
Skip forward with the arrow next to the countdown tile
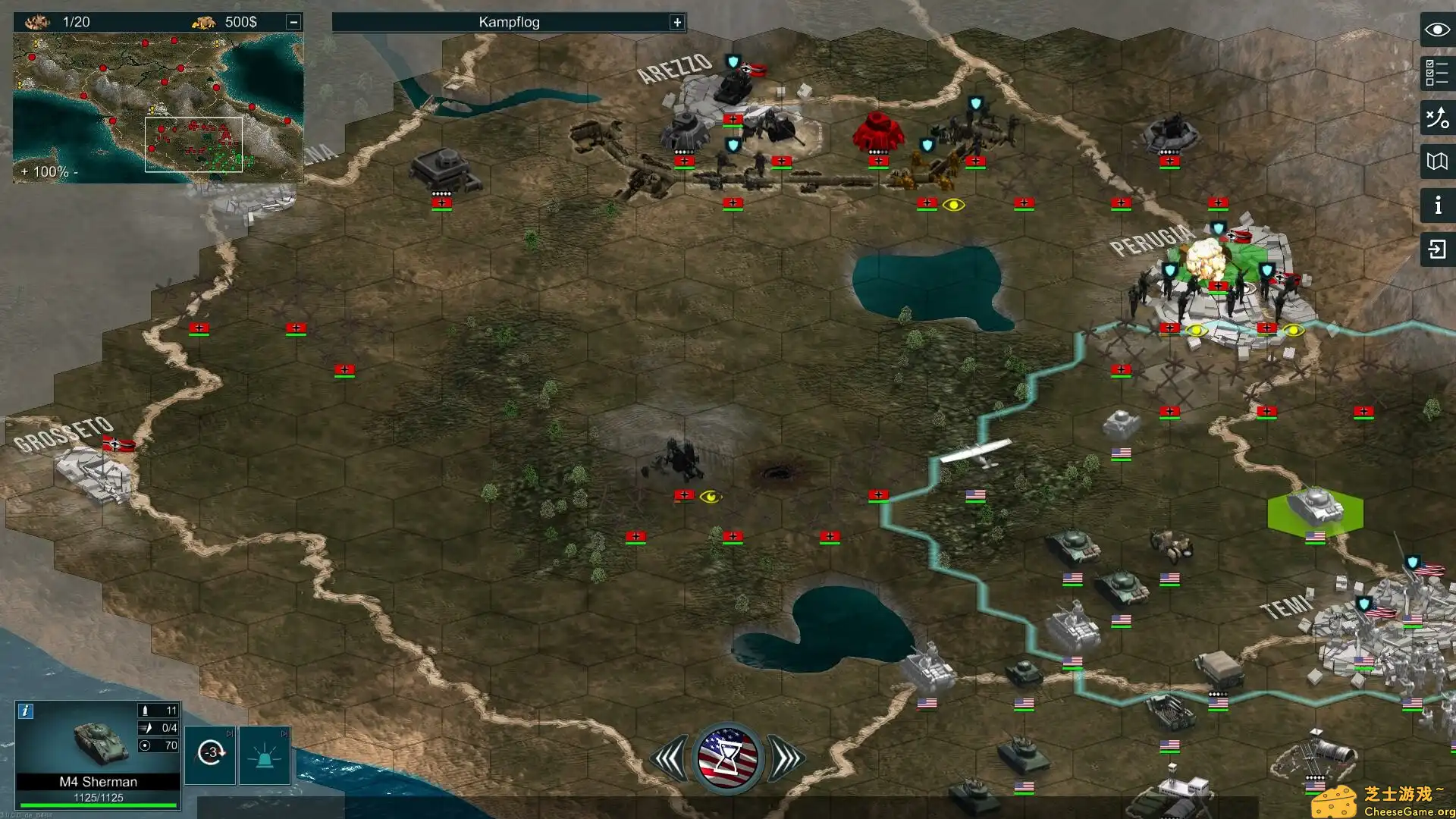[x=230, y=734]
